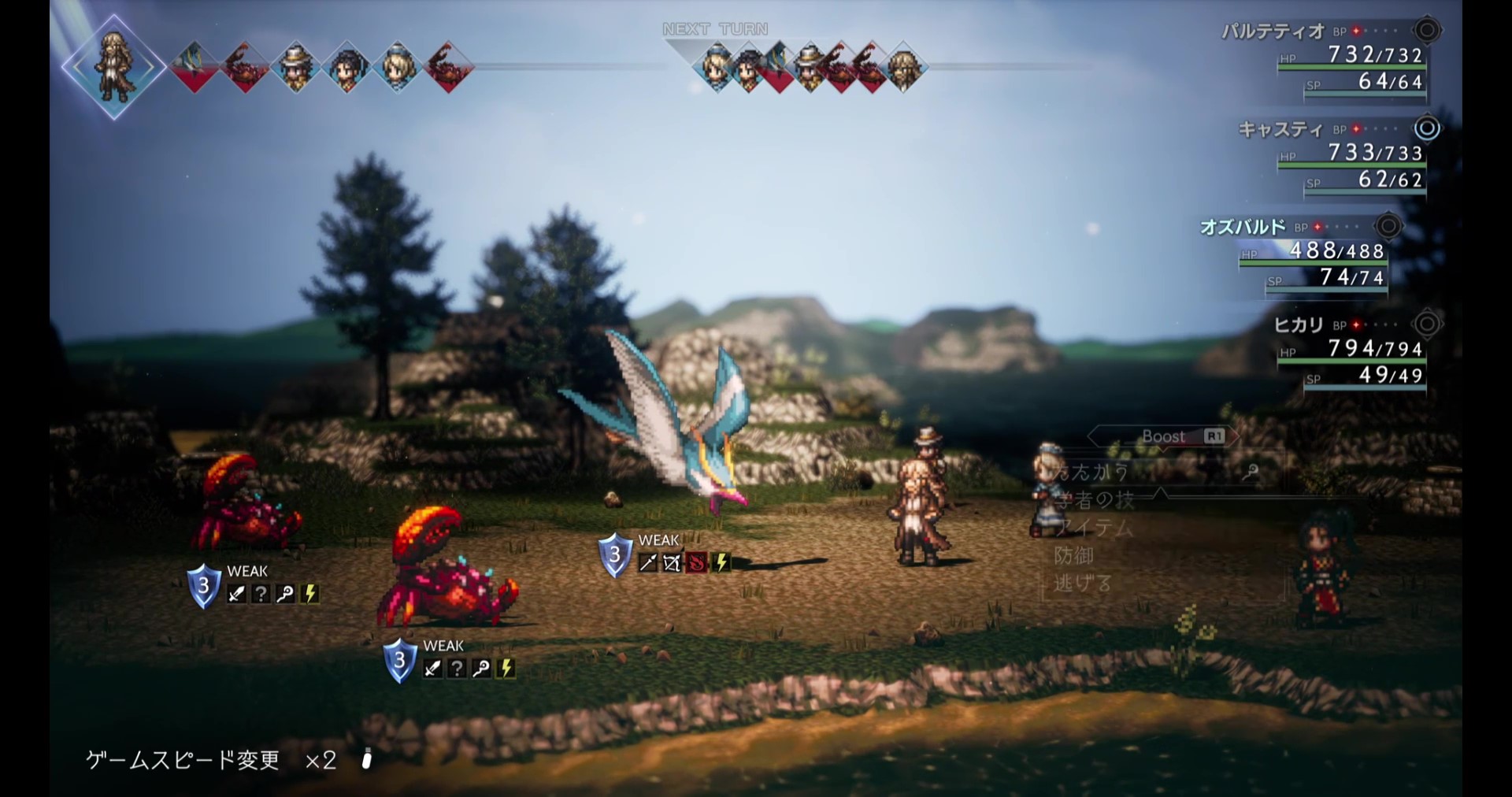Click the NEXT TURN order header

click(715, 29)
